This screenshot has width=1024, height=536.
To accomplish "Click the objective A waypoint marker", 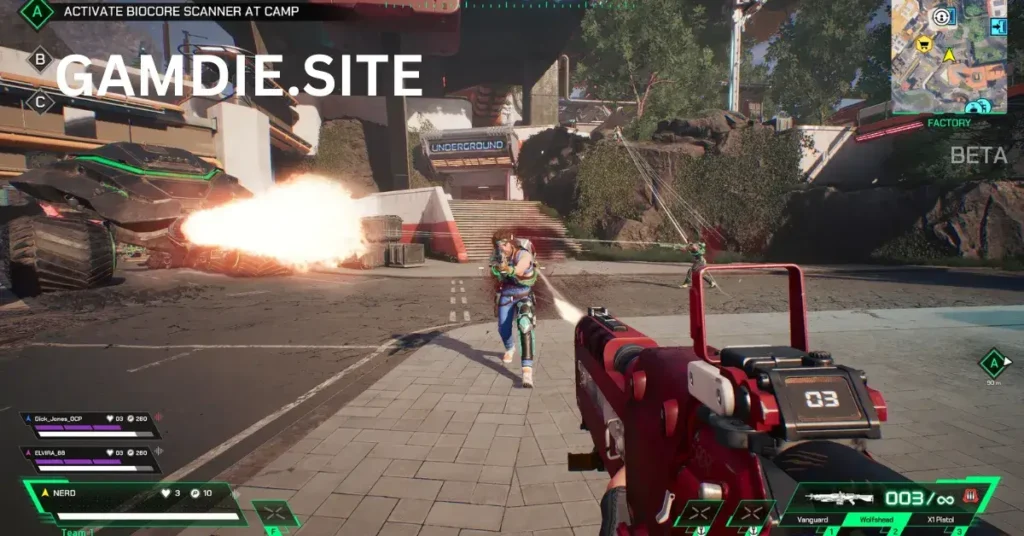I will [992, 362].
